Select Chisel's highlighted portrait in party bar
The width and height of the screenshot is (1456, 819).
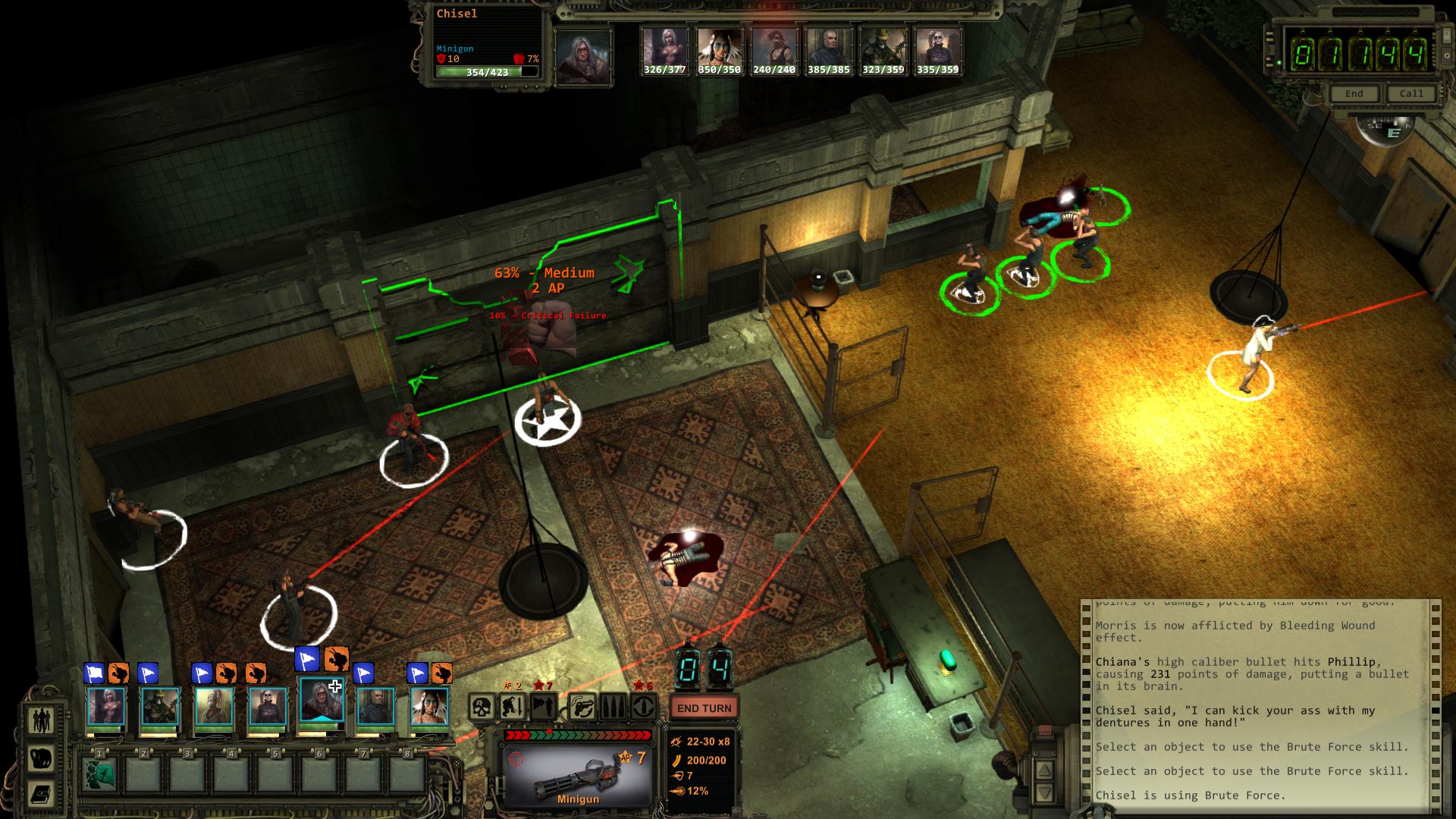[x=322, y=705]
